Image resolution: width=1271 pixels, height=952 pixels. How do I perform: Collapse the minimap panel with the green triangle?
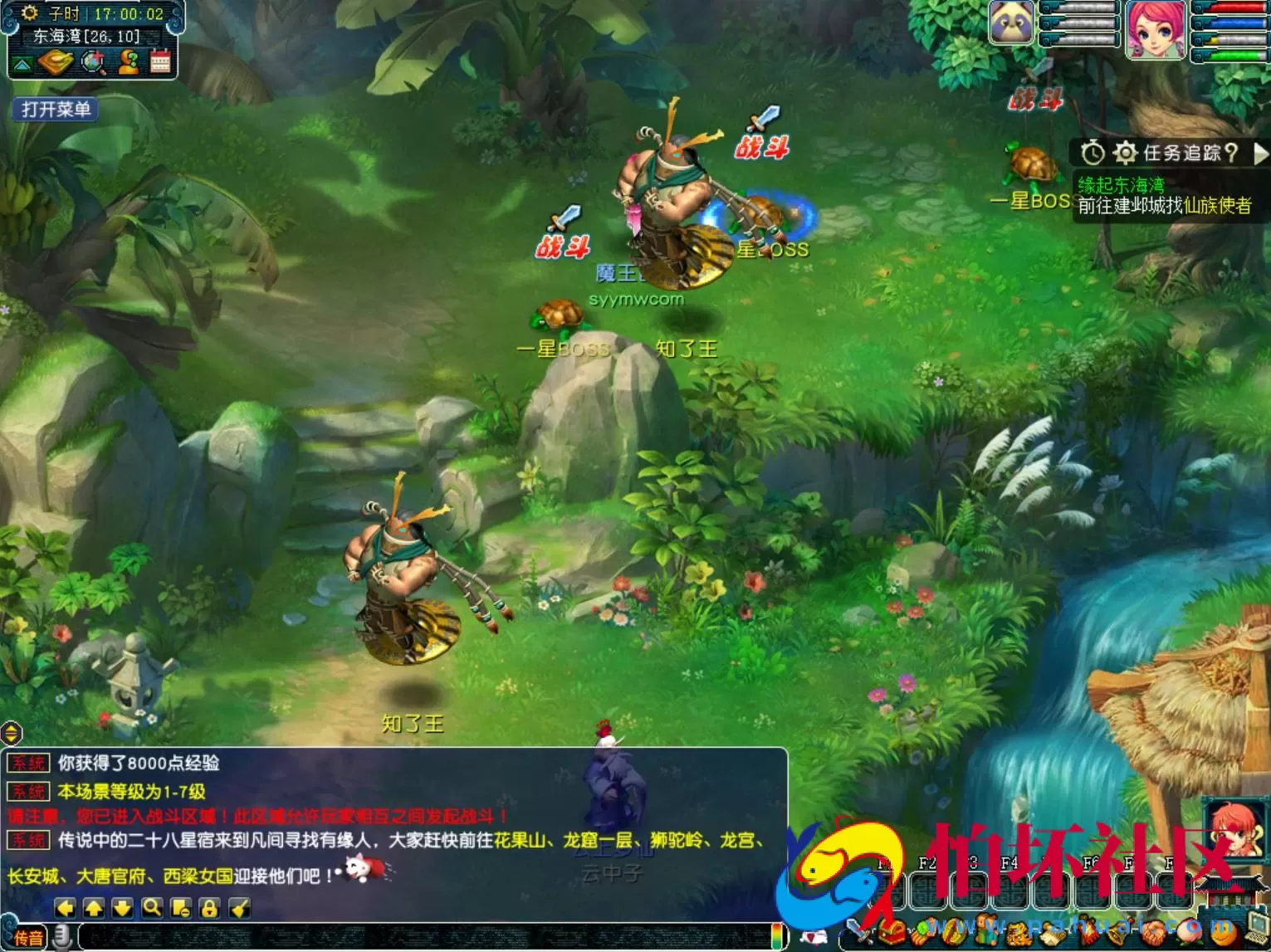(22, 64)
